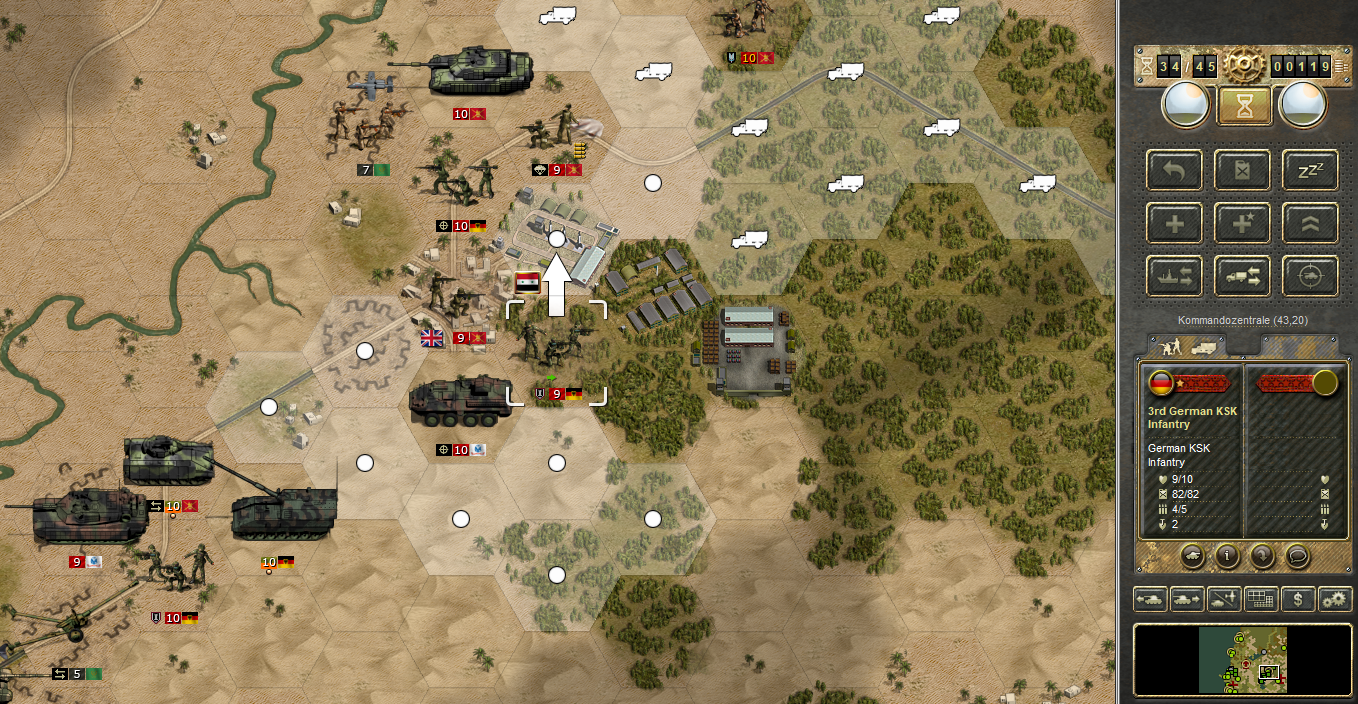The height and width of the screenshot is (704, 1358).
Task: Open the dollar sign purchase menu
Action: tap(1298, 599)
